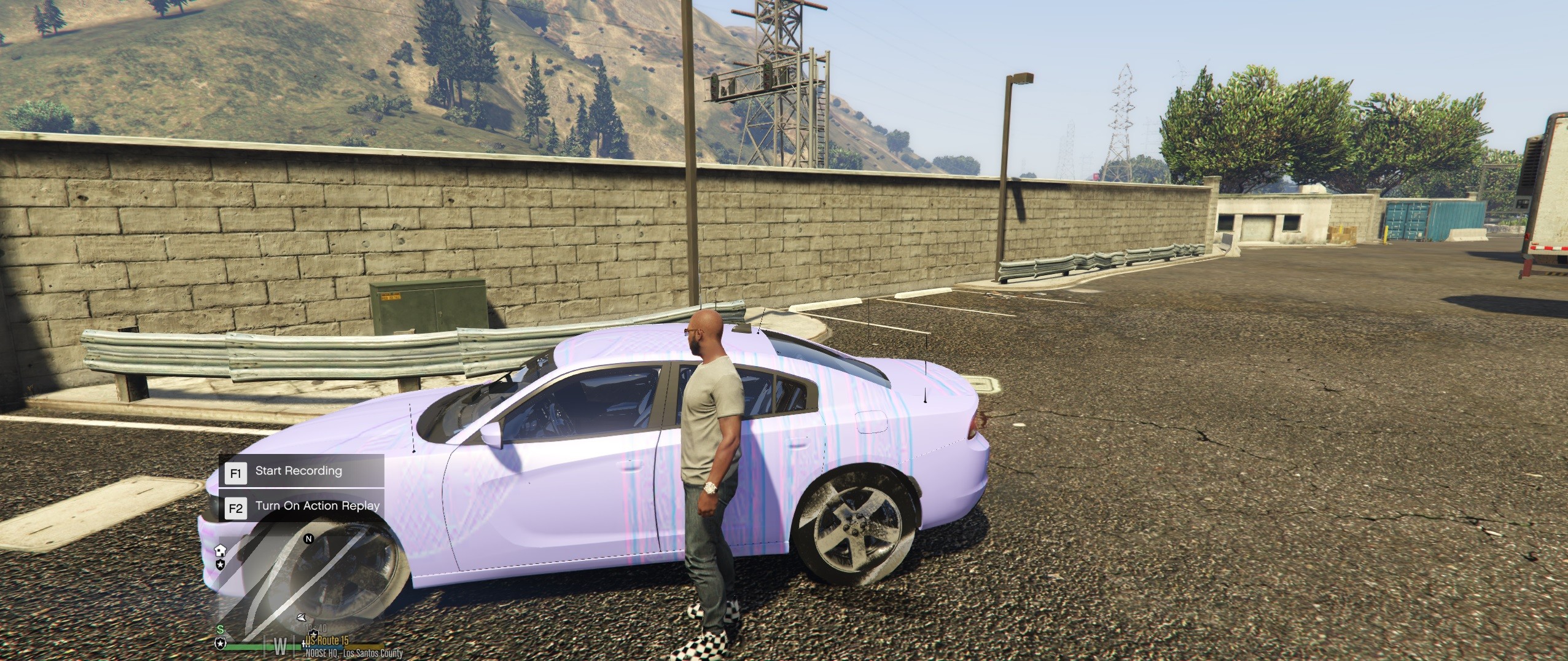Viewport: 1568px width, 661px height.
Task: Click the north compass marker on the minimap
Action: [x=309, y=539]
